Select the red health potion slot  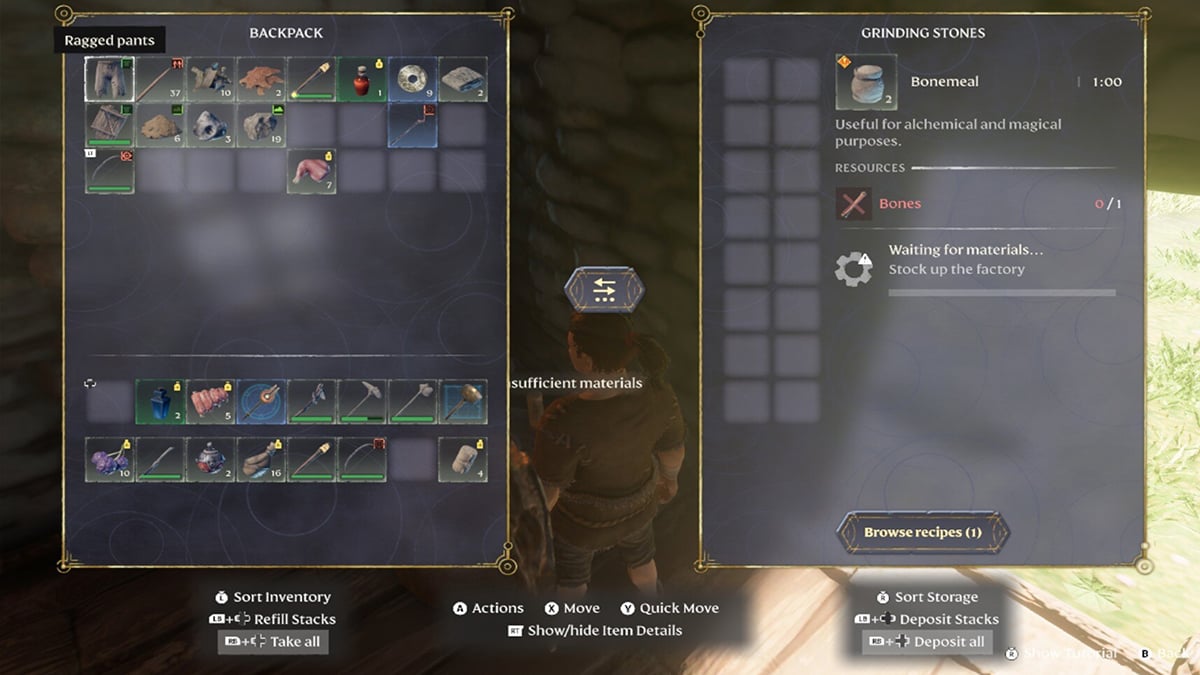pyautogui.click(x=361, y=80)
